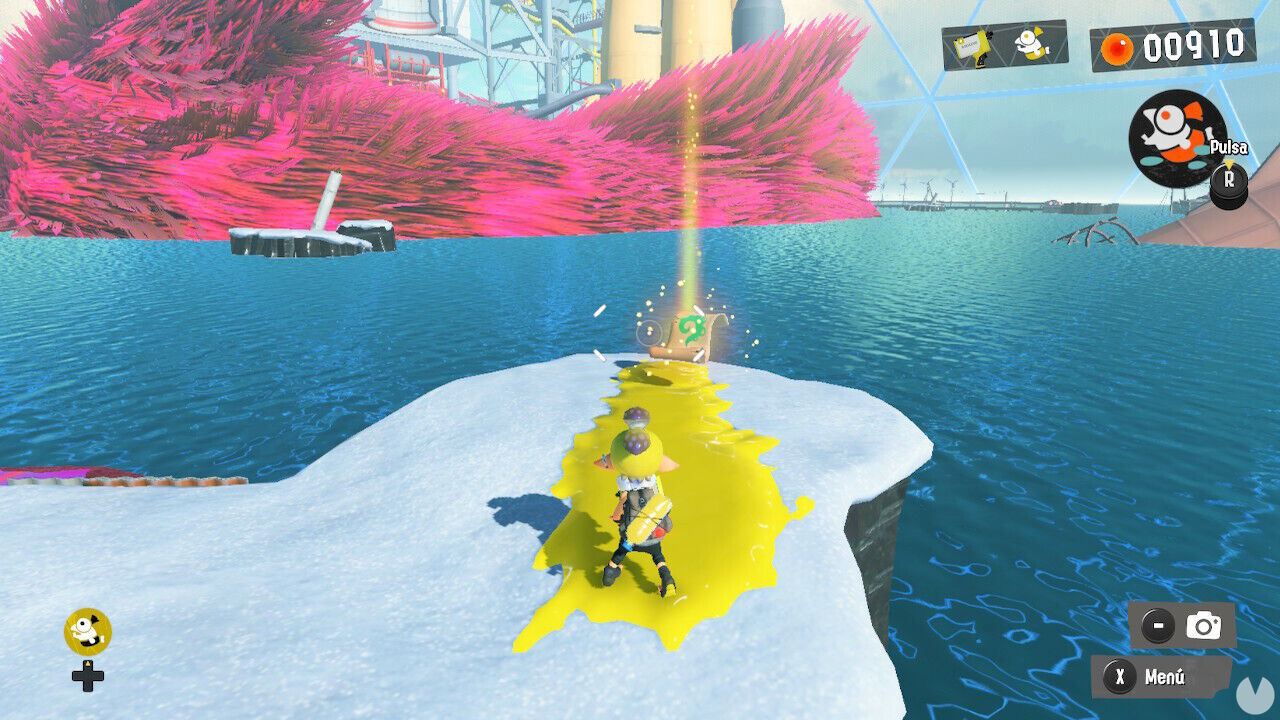Click the weapon loadout panel top right
The image size is (1280, 720).
pyautogui.click(x=1000, y=47)
